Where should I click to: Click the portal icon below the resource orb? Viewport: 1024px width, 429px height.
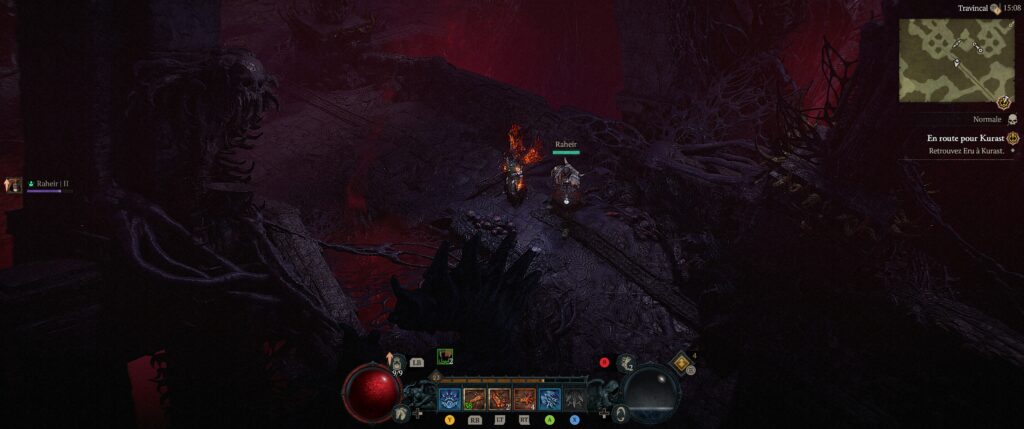(621, 412)
